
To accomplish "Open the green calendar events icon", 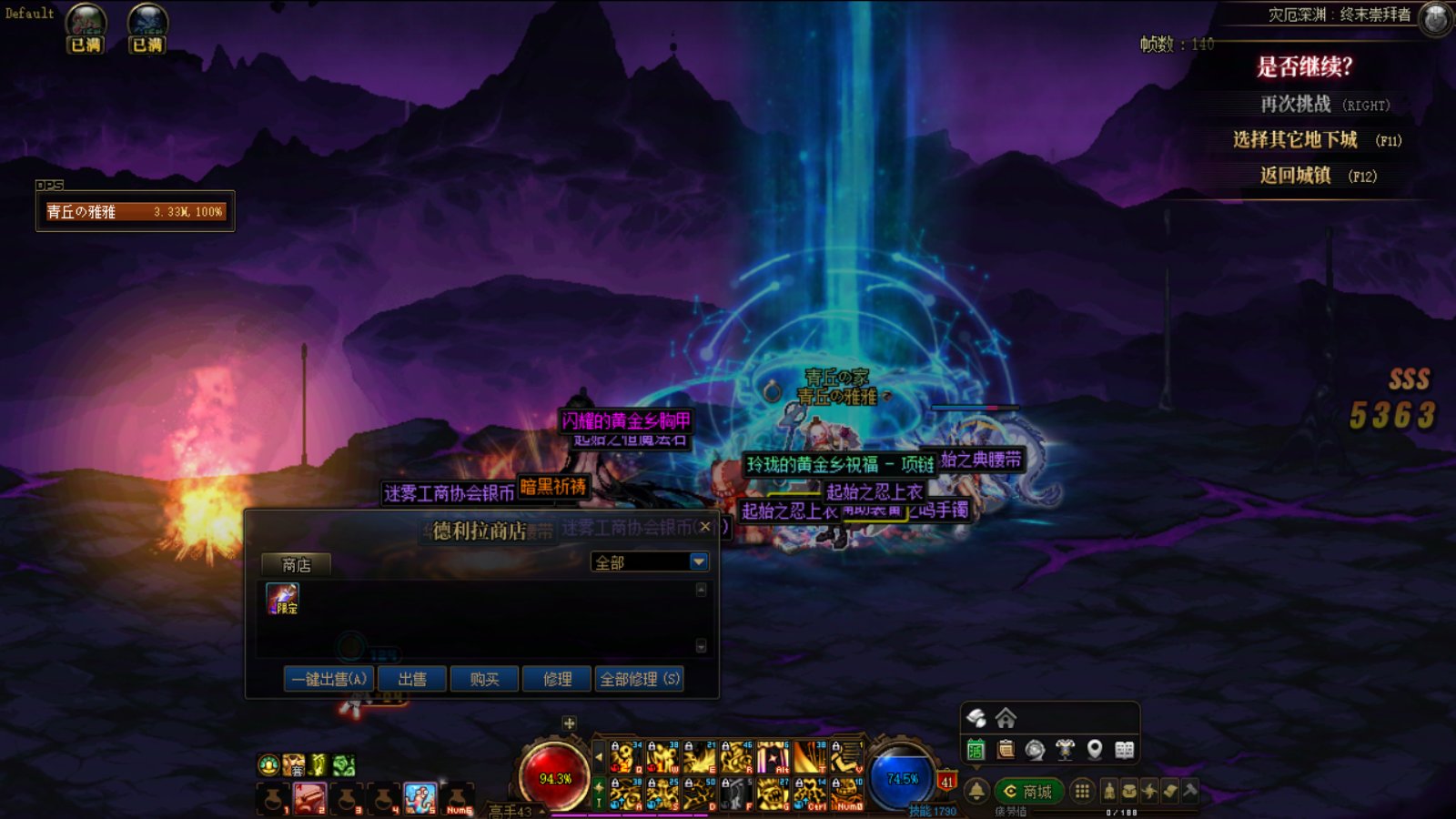I will 976,750.
